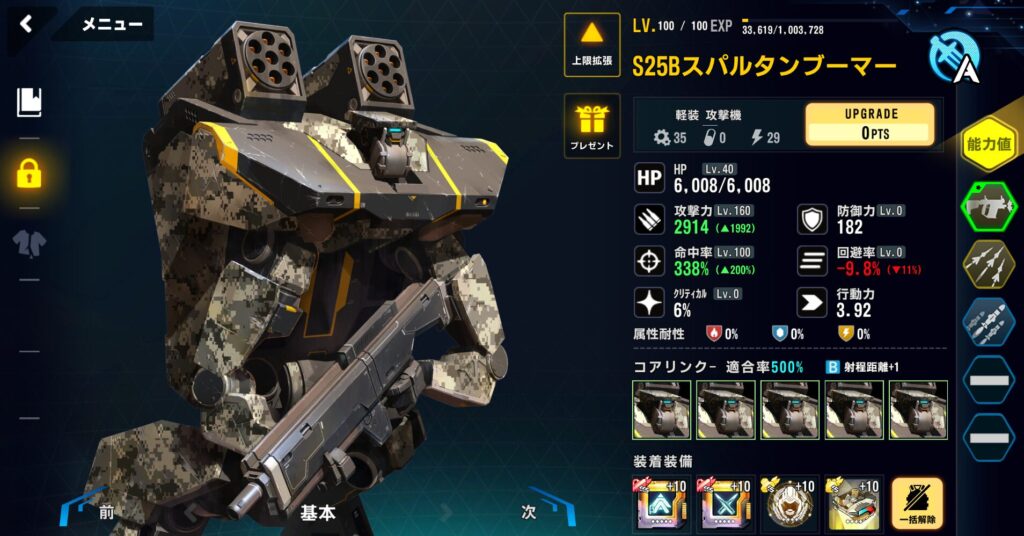Image resolution: width=1024 pixels, height=536 pixels.
Task: Open the プレゼント gift button
Action: coord(592,126)
